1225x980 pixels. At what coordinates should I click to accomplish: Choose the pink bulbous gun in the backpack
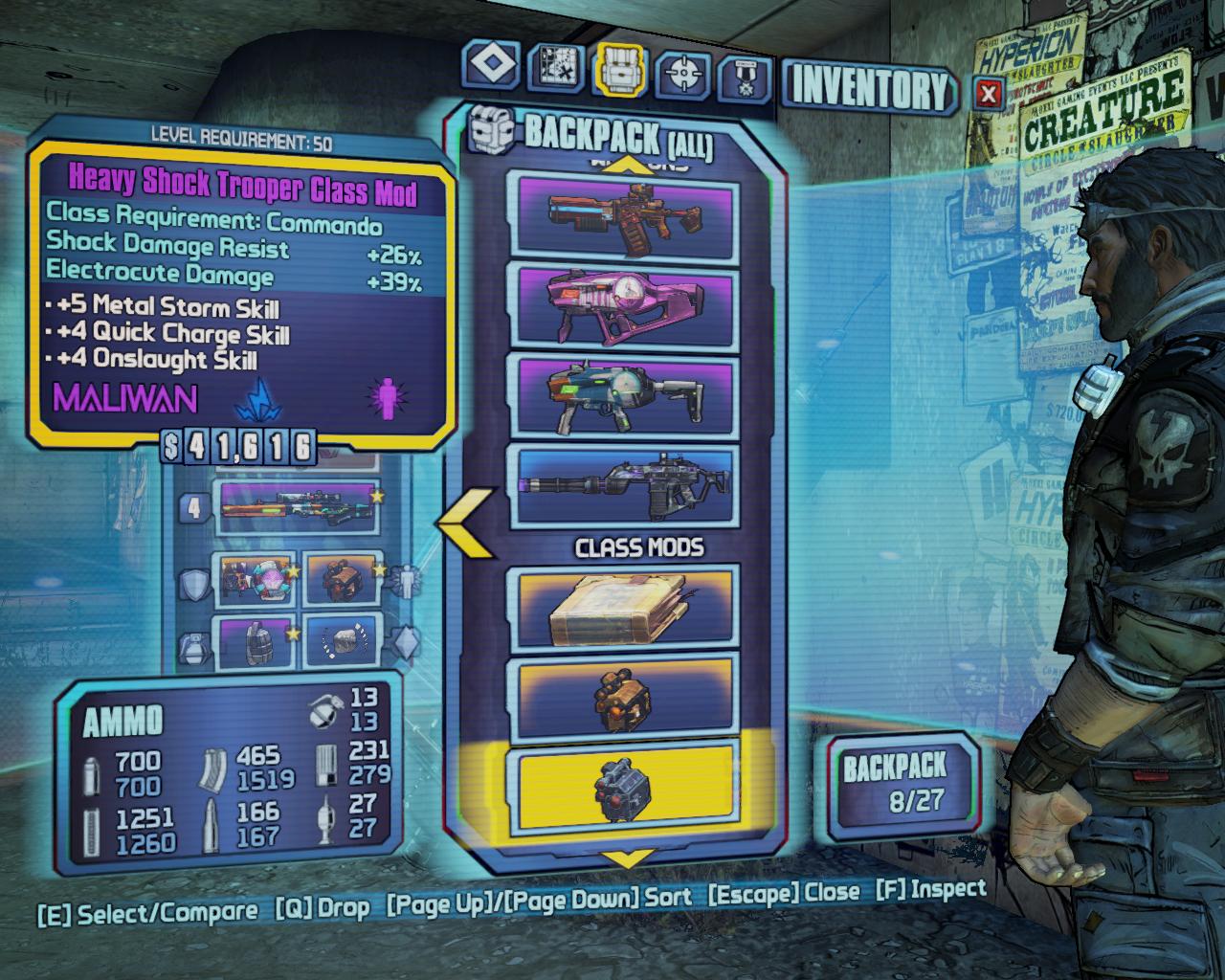click(x=626, y=305)
